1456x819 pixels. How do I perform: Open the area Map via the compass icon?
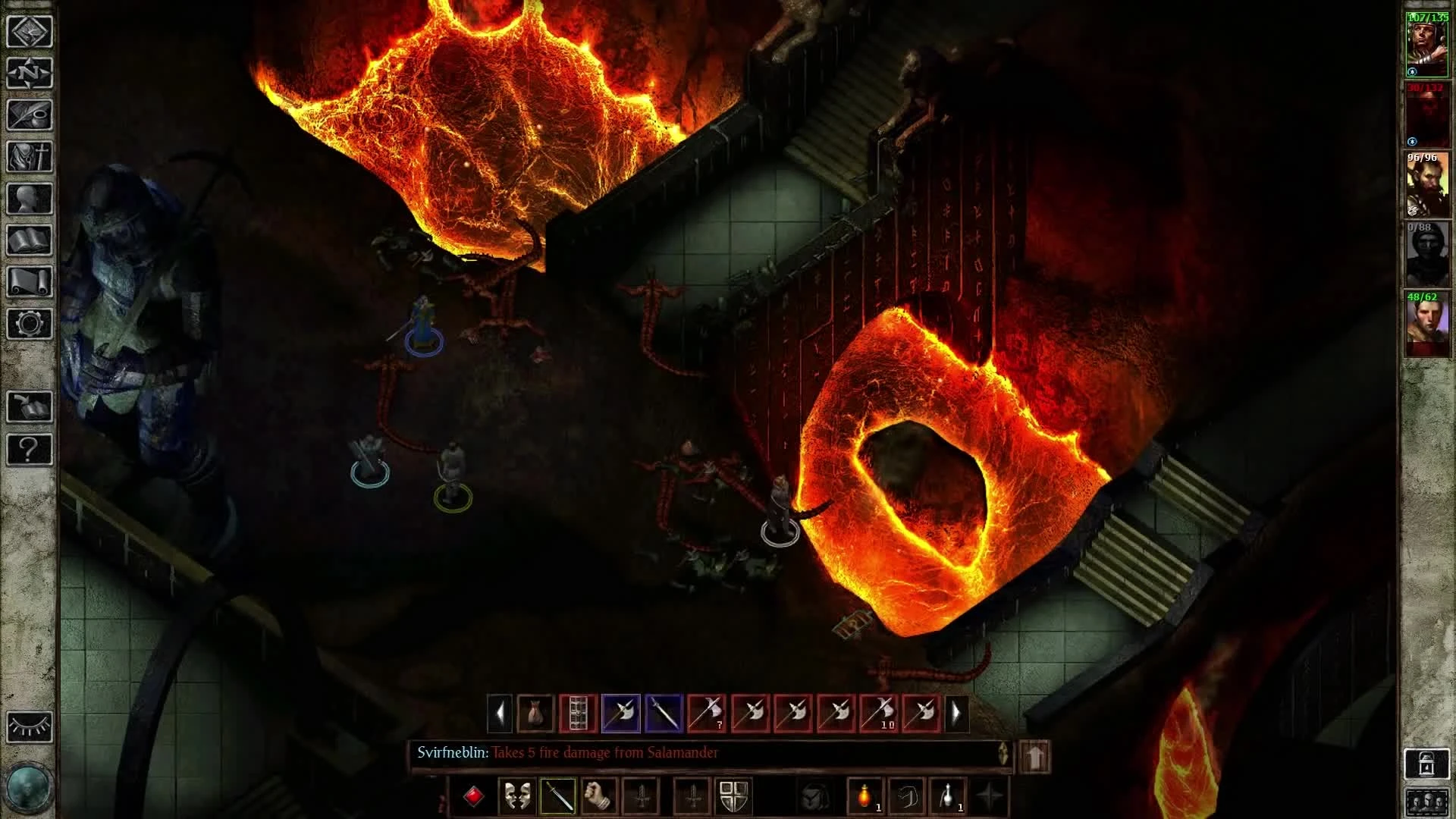[x=29, y=74]
